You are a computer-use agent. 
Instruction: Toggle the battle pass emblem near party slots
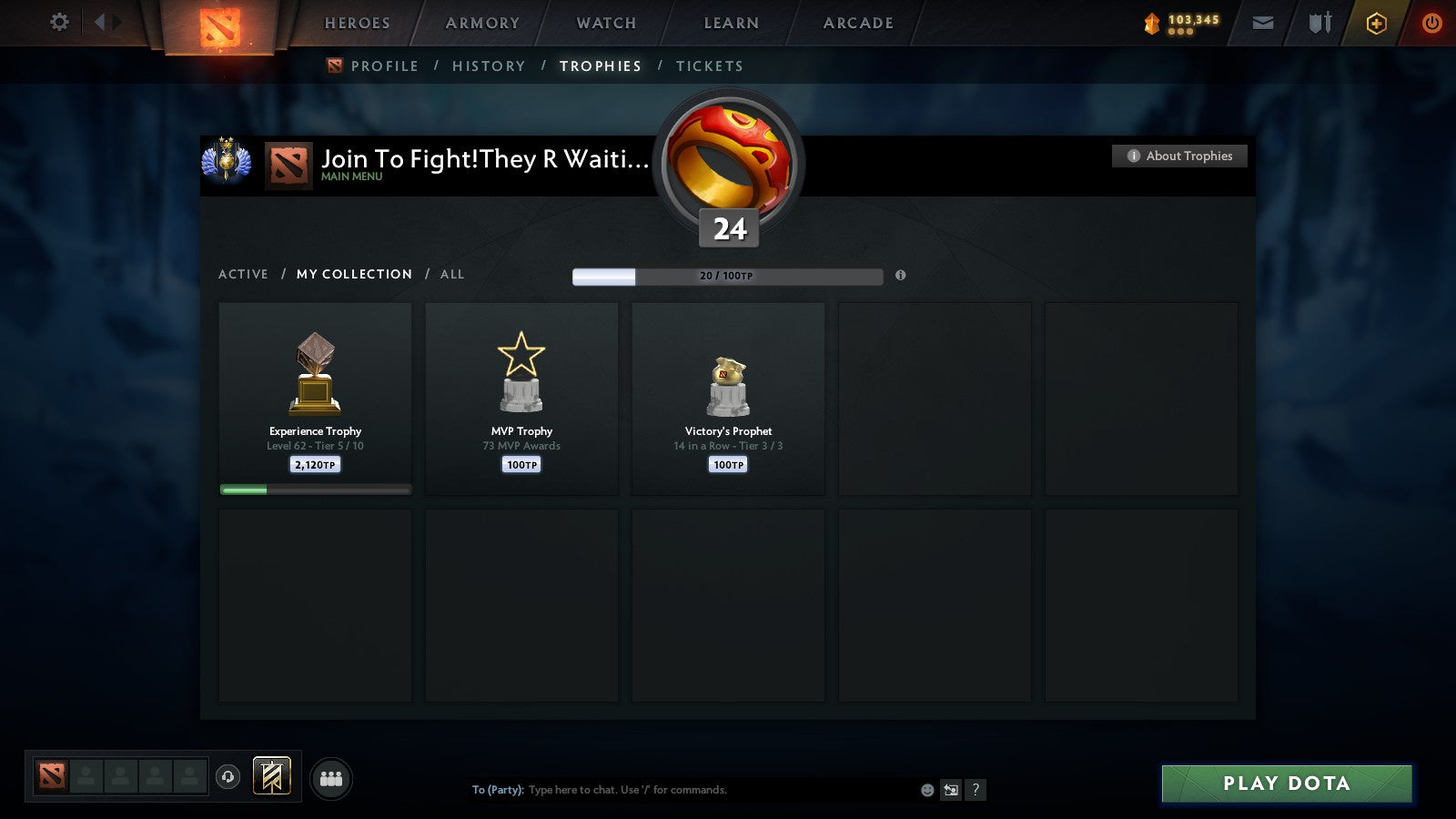click(x=270, y=774)
